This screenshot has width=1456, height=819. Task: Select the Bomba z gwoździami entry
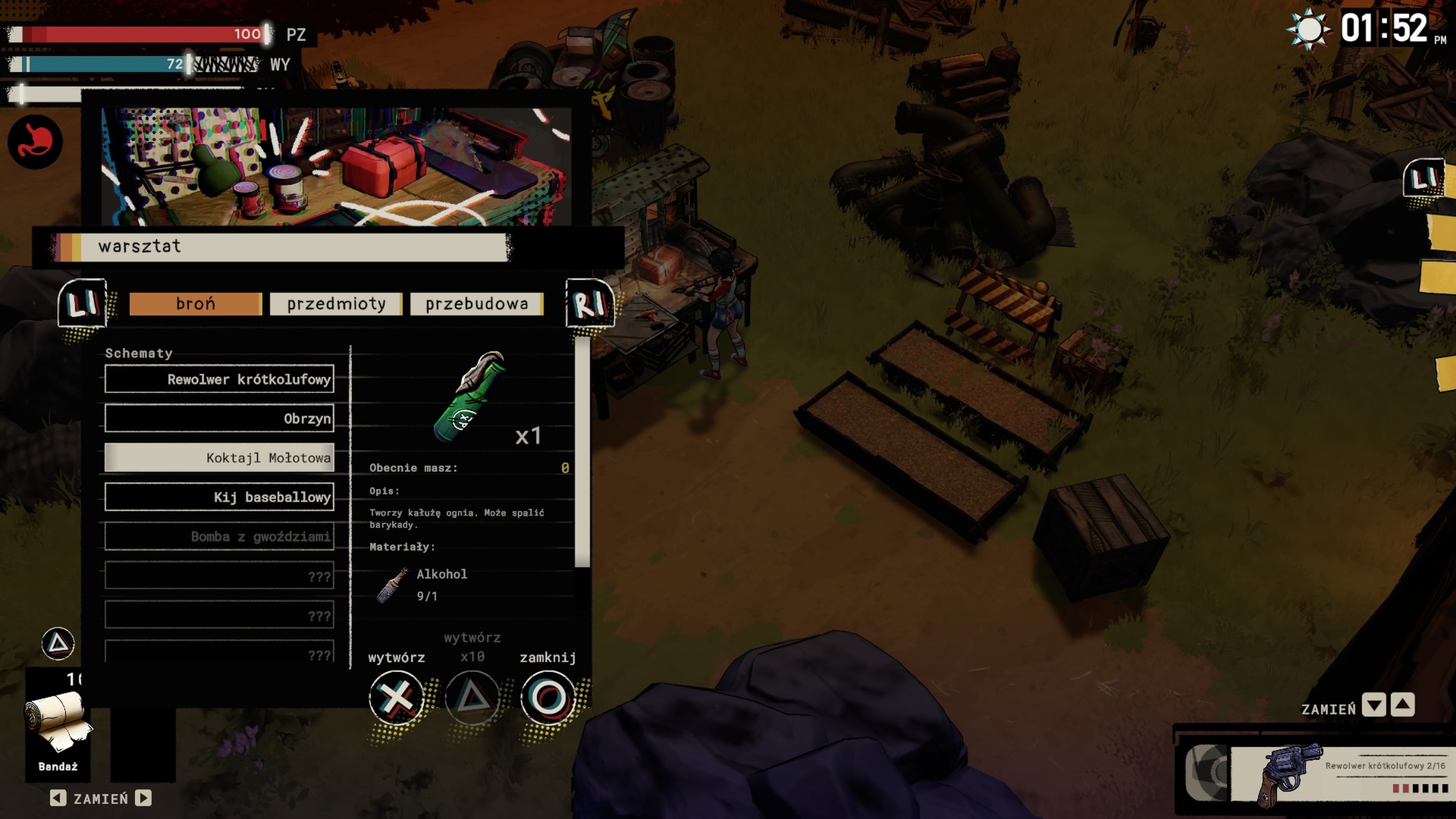(x=219, y=537)
